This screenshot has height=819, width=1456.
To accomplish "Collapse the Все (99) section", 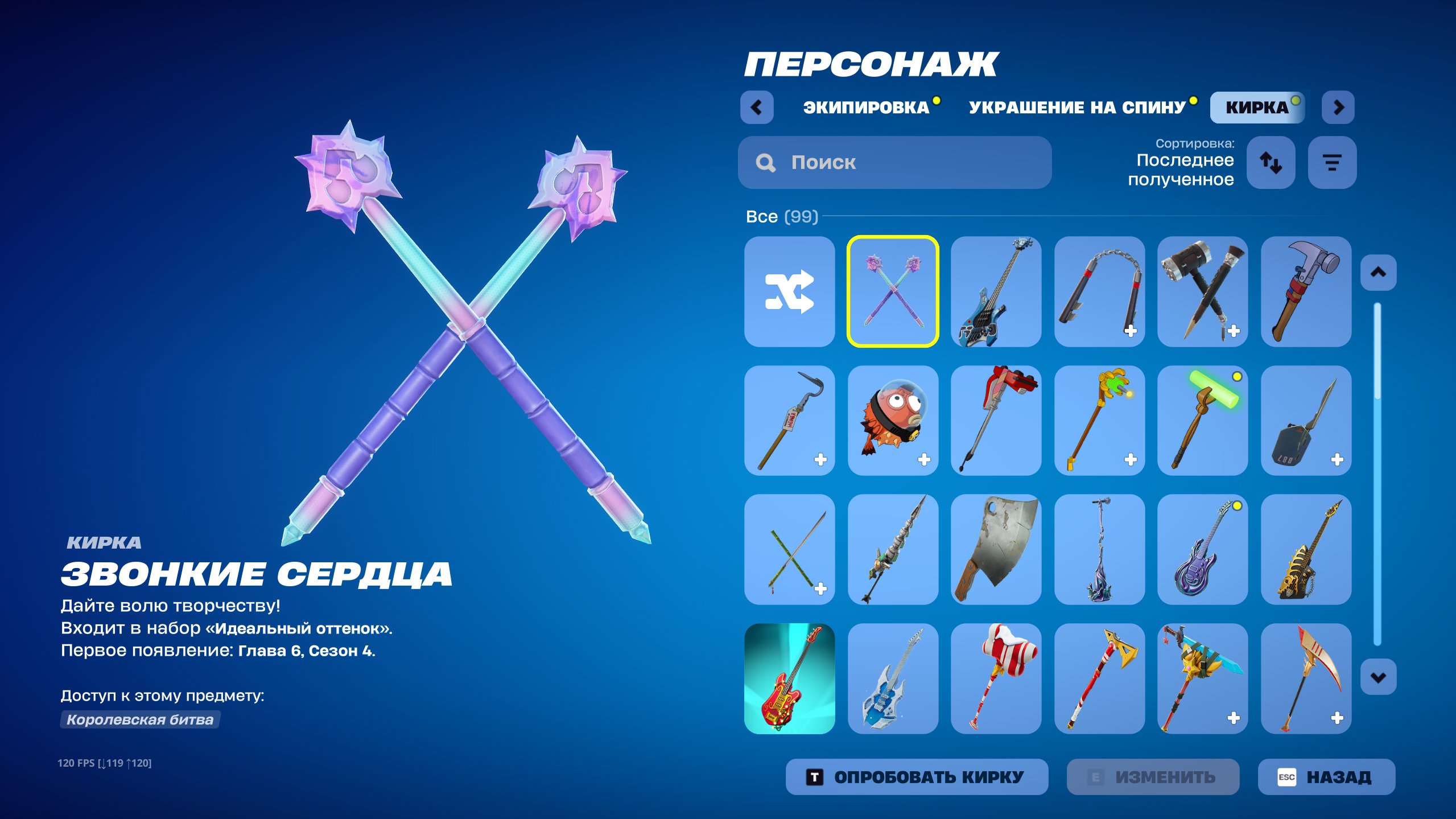I will [781, 216].
